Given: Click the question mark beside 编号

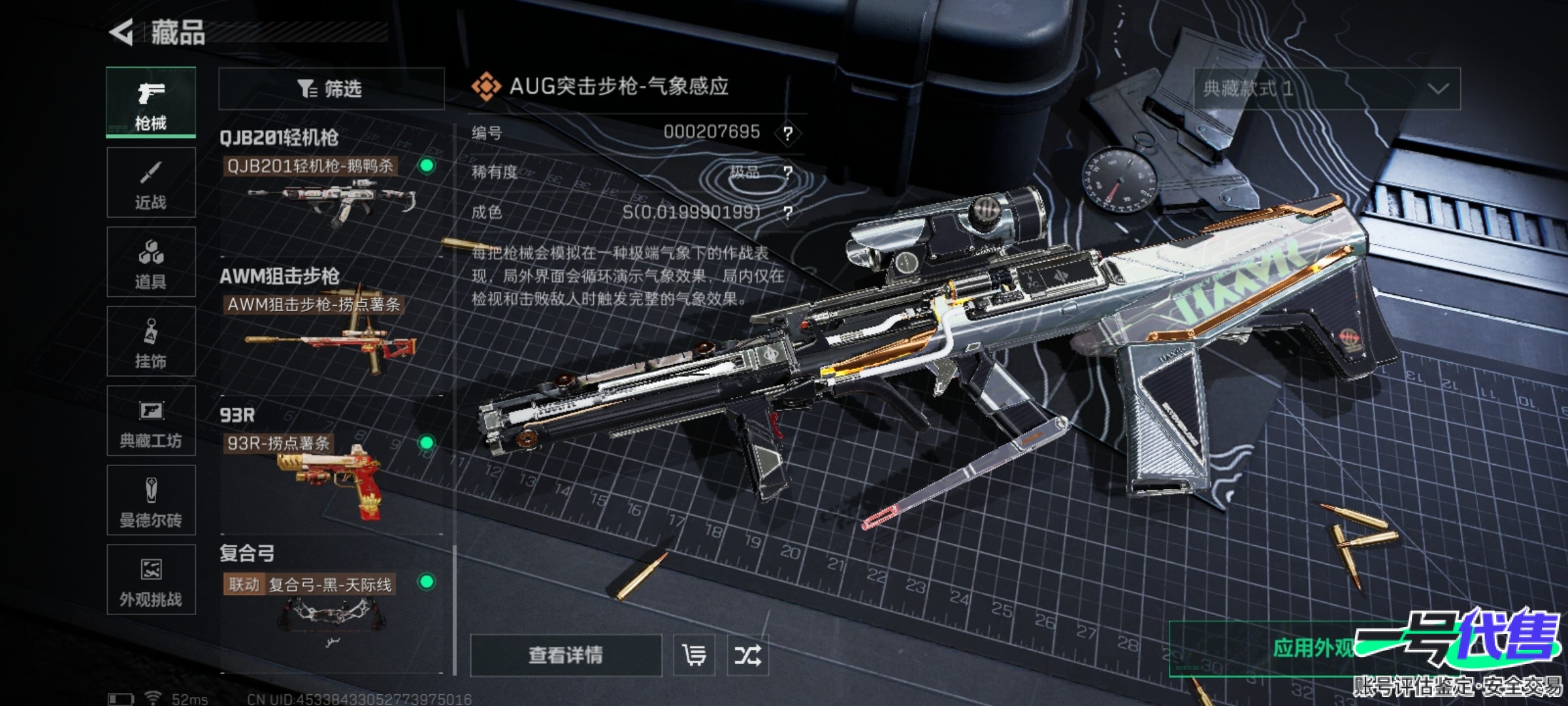Looking at the screenshot, I should pyautogui.click(x=788, y=133).
